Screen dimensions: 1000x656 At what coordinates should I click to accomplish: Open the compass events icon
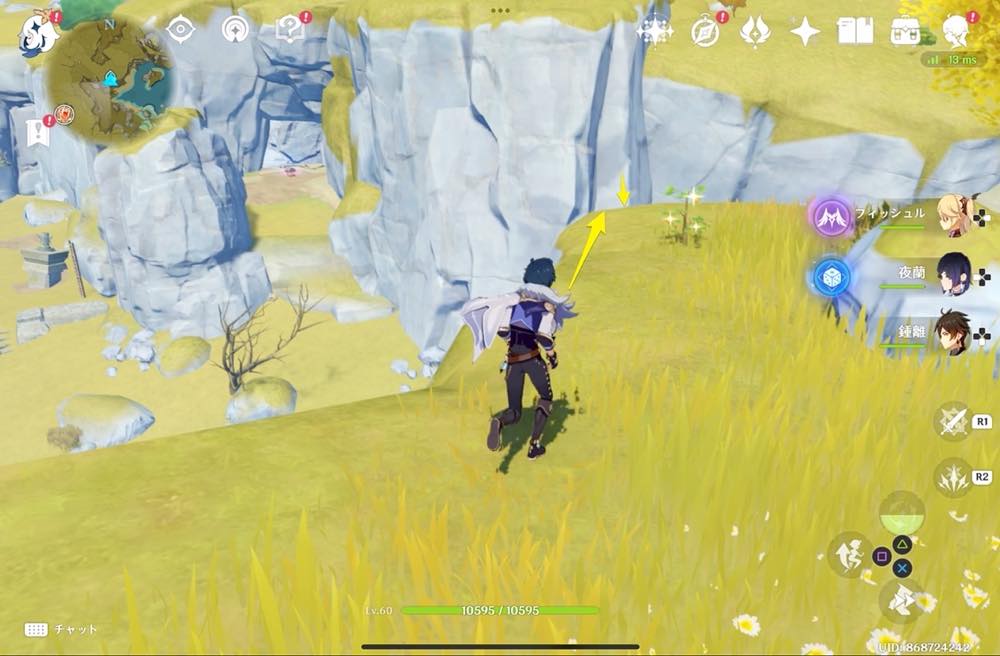click(706, 32)
